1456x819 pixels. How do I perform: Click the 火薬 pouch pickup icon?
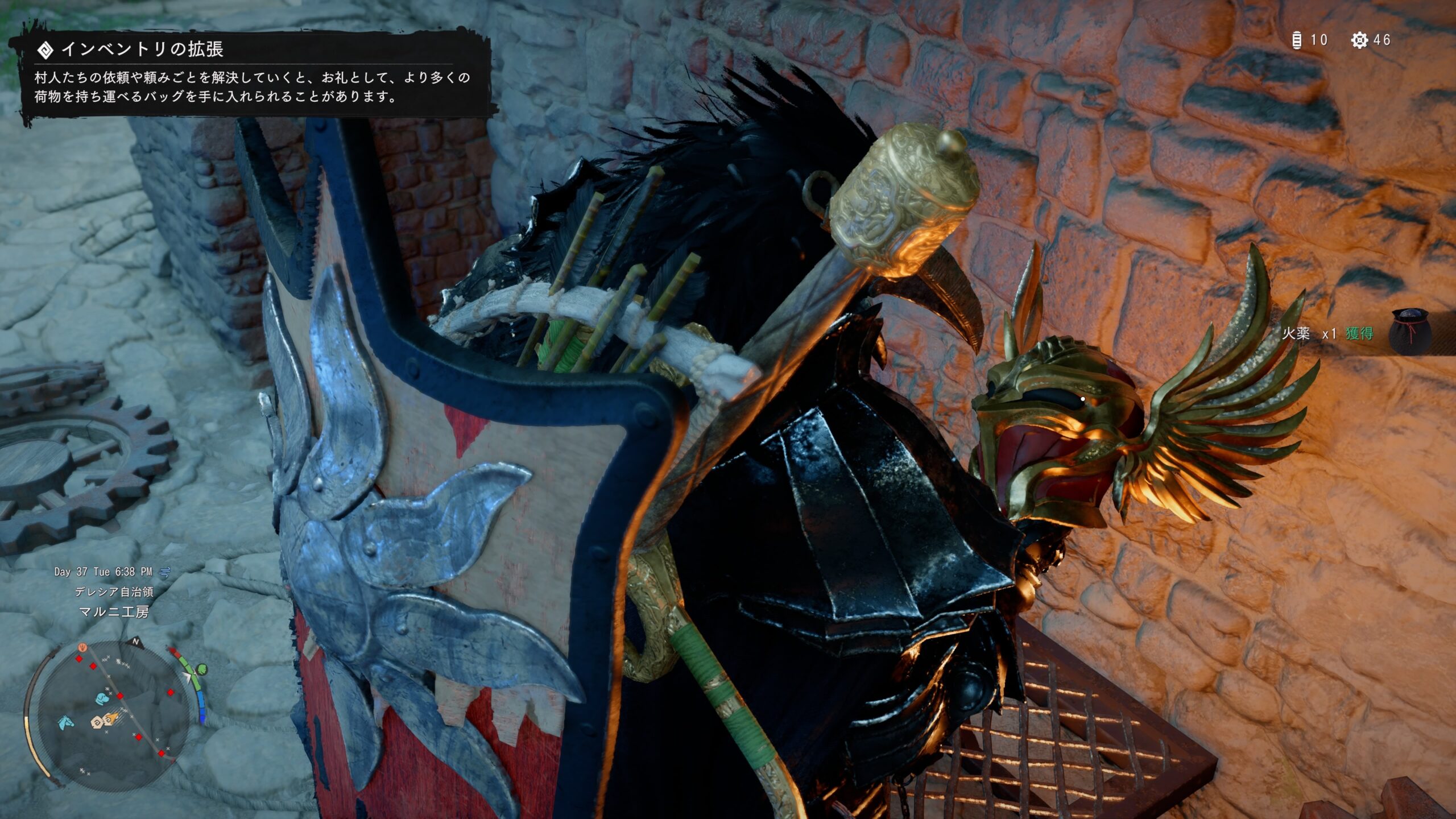1410,332
